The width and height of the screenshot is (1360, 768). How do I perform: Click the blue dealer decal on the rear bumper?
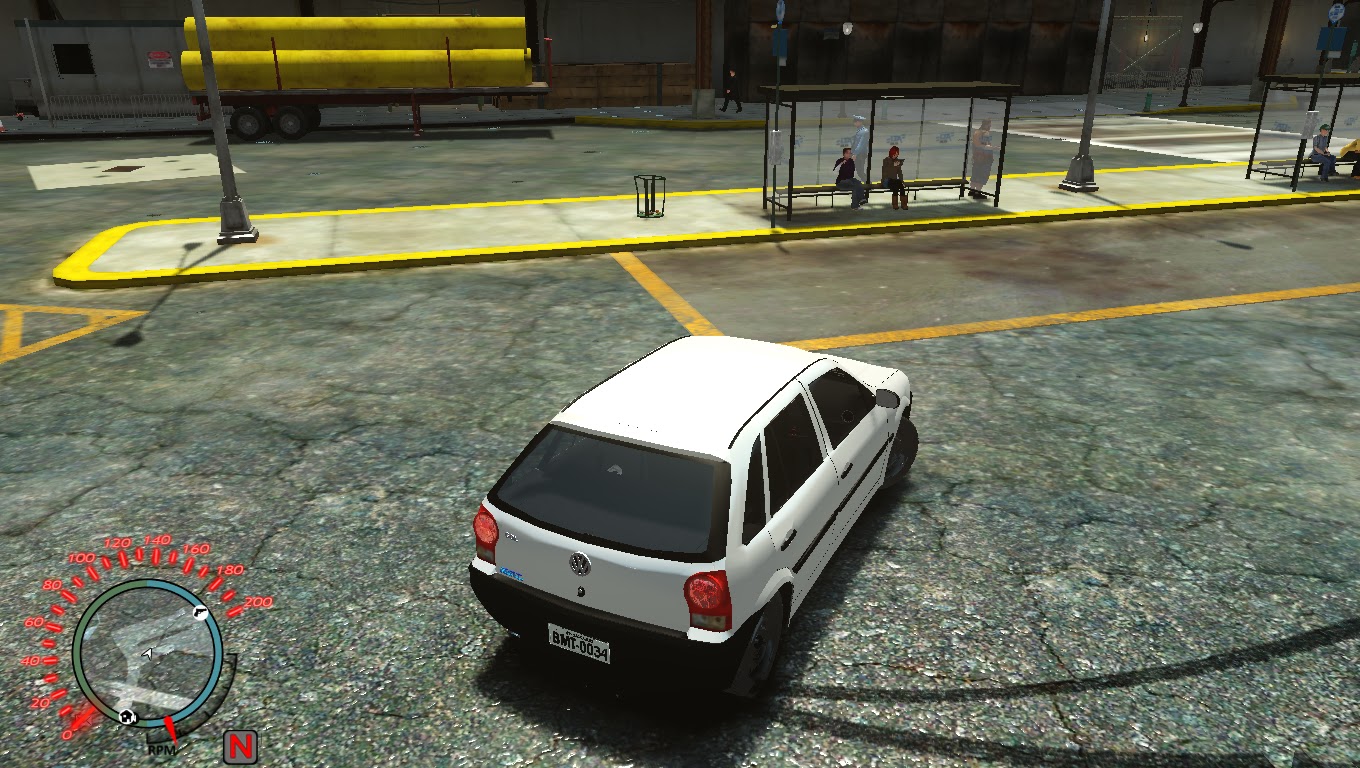tap(511, 573)
